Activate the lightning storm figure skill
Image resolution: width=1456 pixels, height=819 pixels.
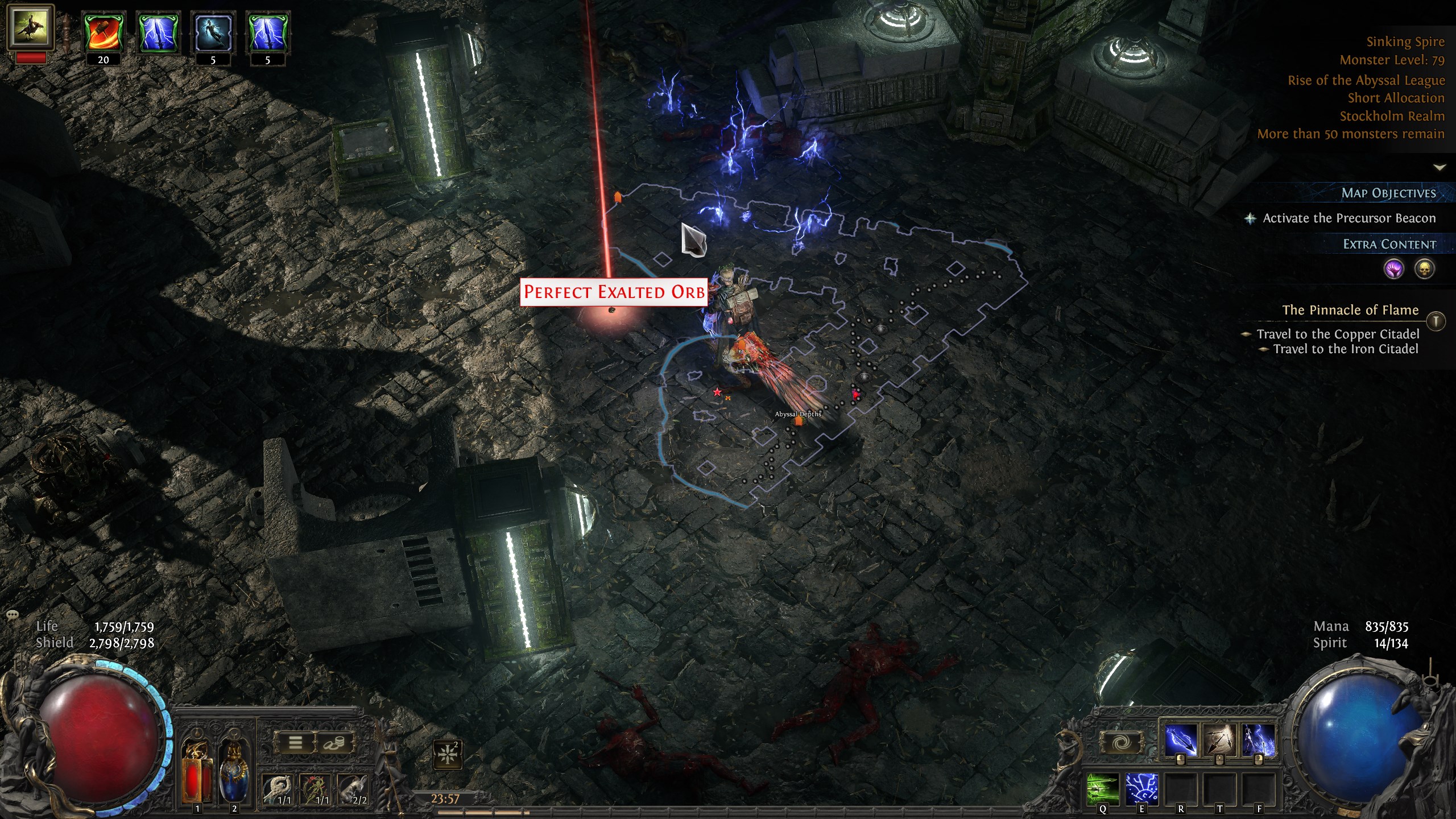point(1258,741)
